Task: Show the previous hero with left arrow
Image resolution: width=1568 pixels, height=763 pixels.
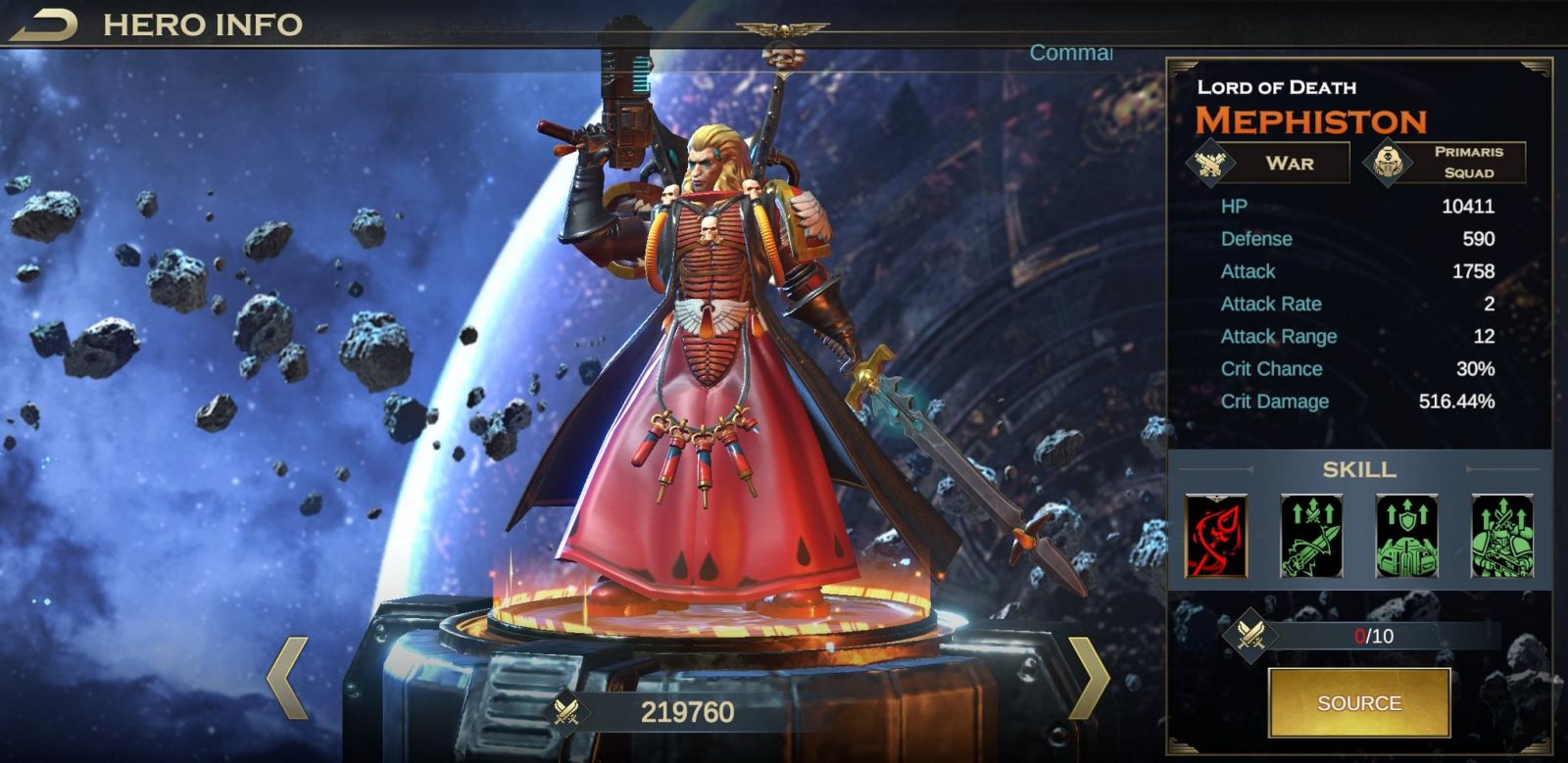Action: tap(287, 678)
